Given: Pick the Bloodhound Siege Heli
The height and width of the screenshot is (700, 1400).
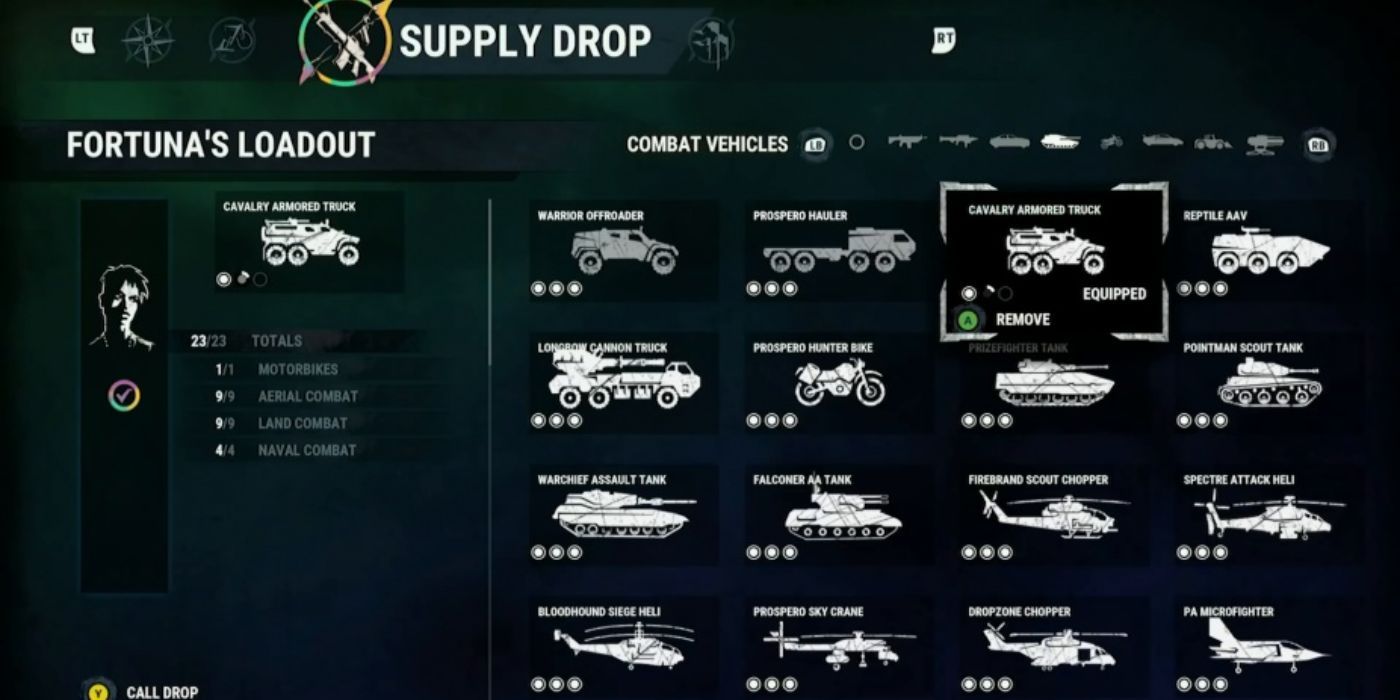Looking at the screenshot, I should 623,645.
